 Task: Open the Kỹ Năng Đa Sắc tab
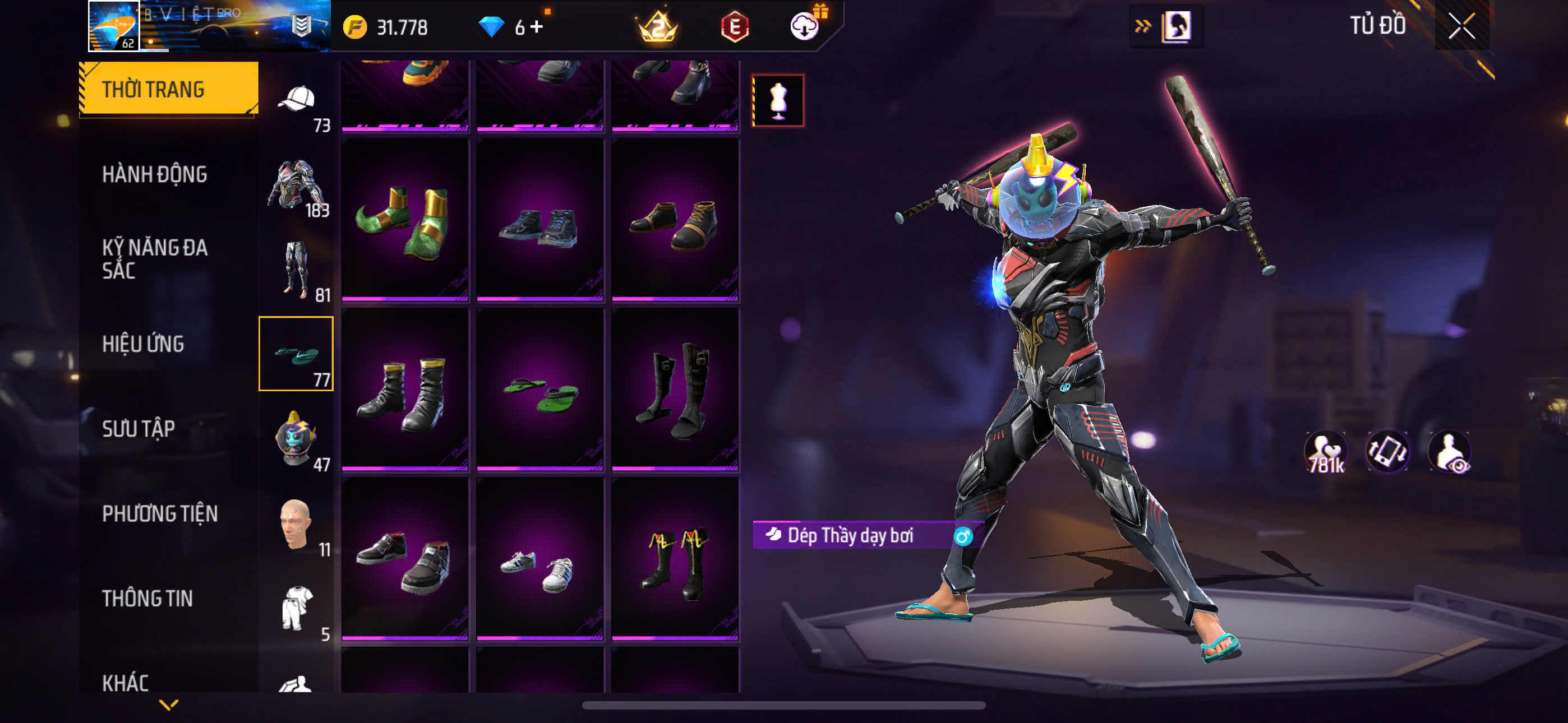click(x=155, y=258)
